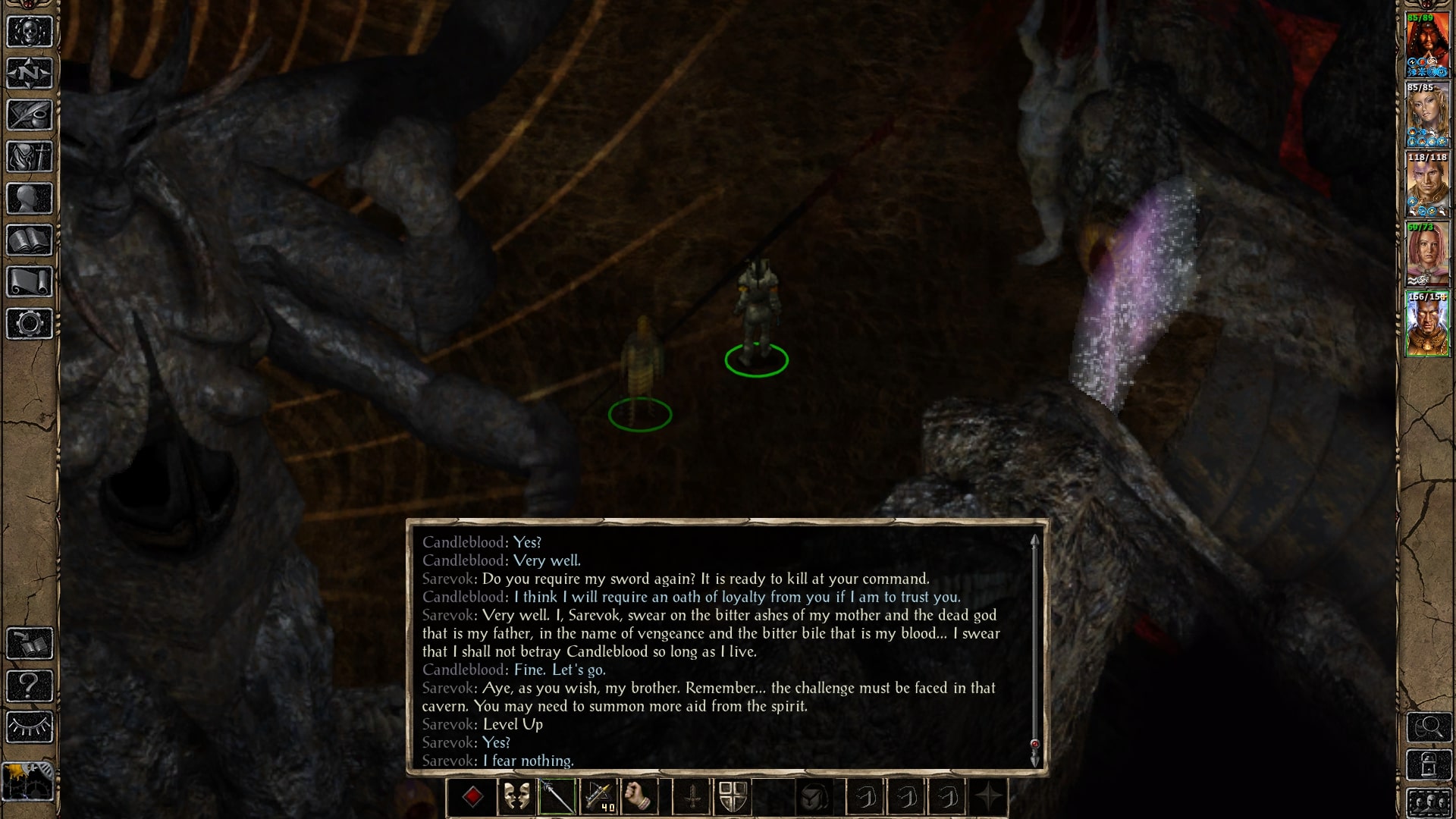Viewport: 1456px width, 819px height.
Task: Open the inventory screen with the armor icon
Action: [30, 157]
